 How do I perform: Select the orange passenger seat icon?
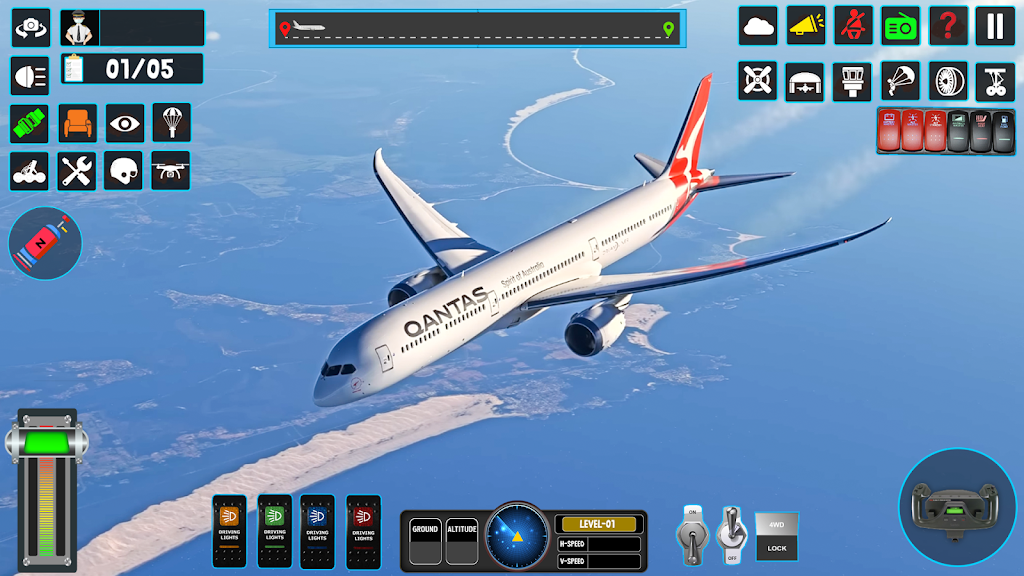[77, 123]
